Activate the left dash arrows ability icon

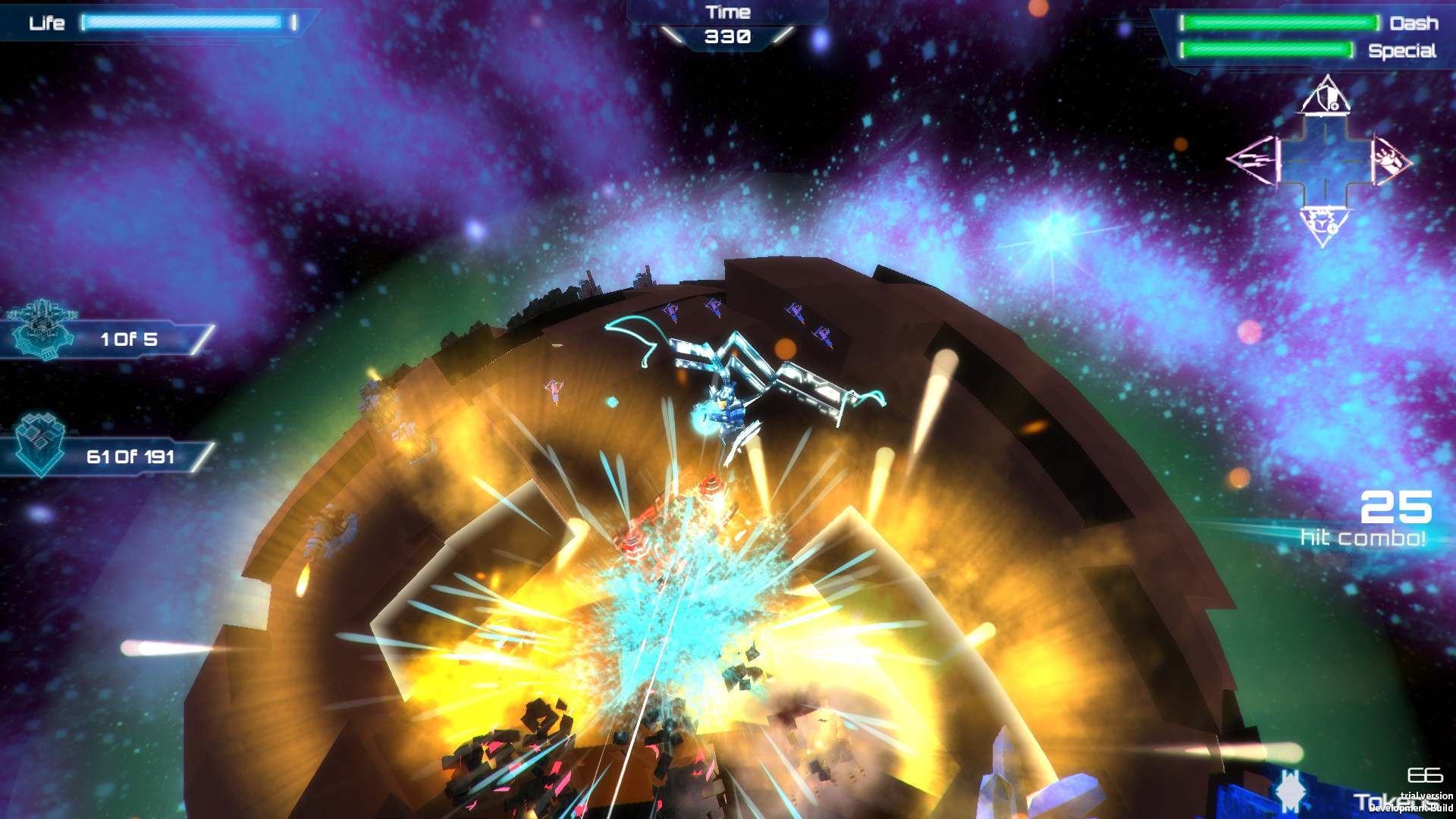click(x=1253, y=161)
